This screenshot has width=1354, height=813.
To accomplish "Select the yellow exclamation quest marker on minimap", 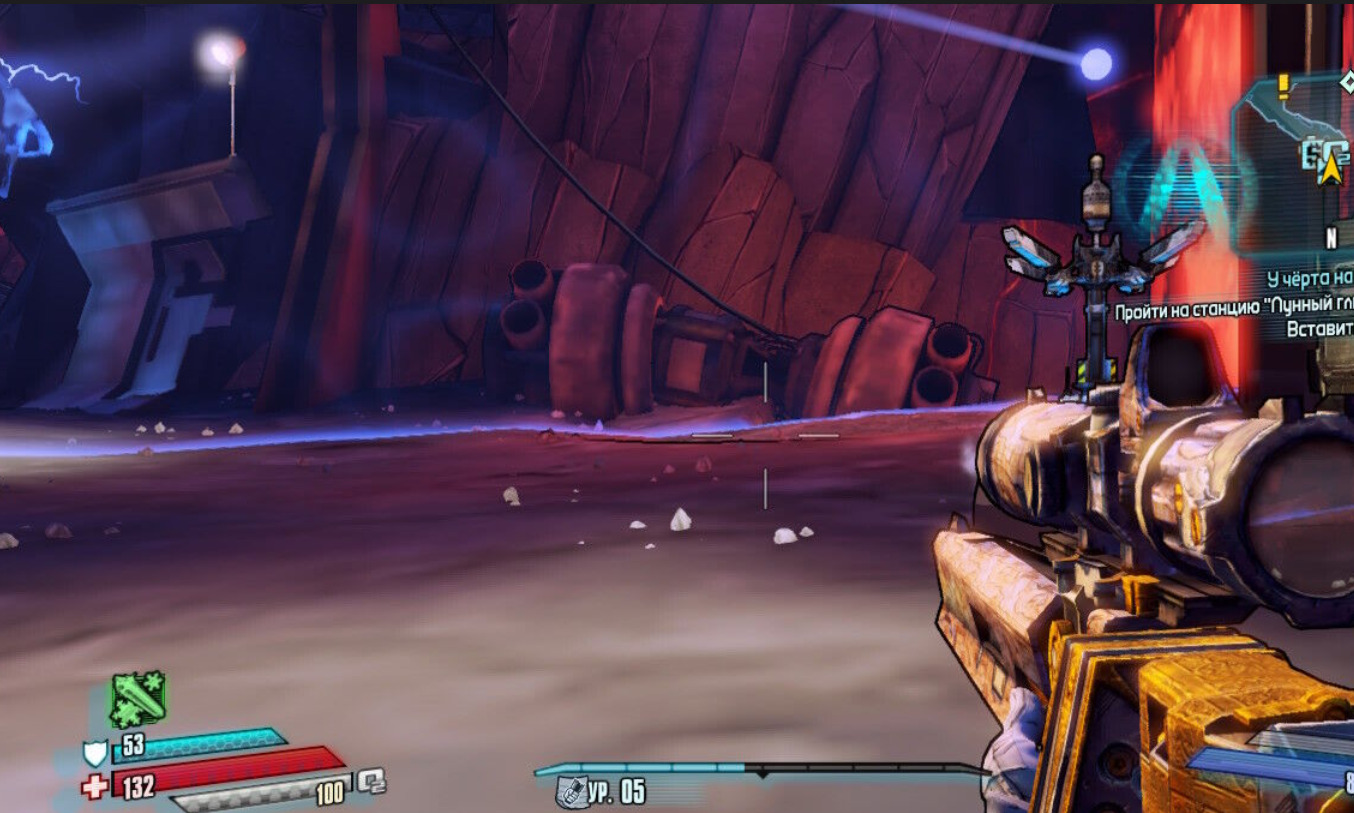I will pyautogui.click(x=1284, y=87).
